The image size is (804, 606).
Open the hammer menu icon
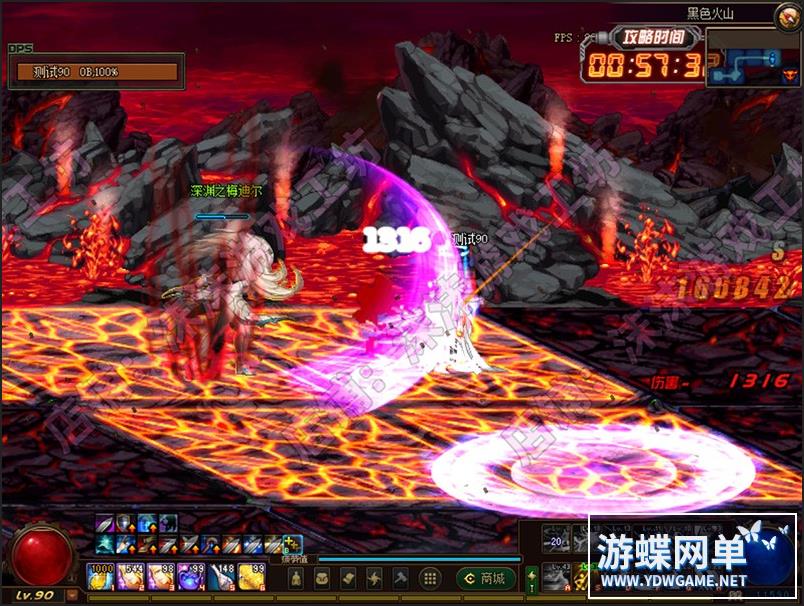click(x=400, y=578)
